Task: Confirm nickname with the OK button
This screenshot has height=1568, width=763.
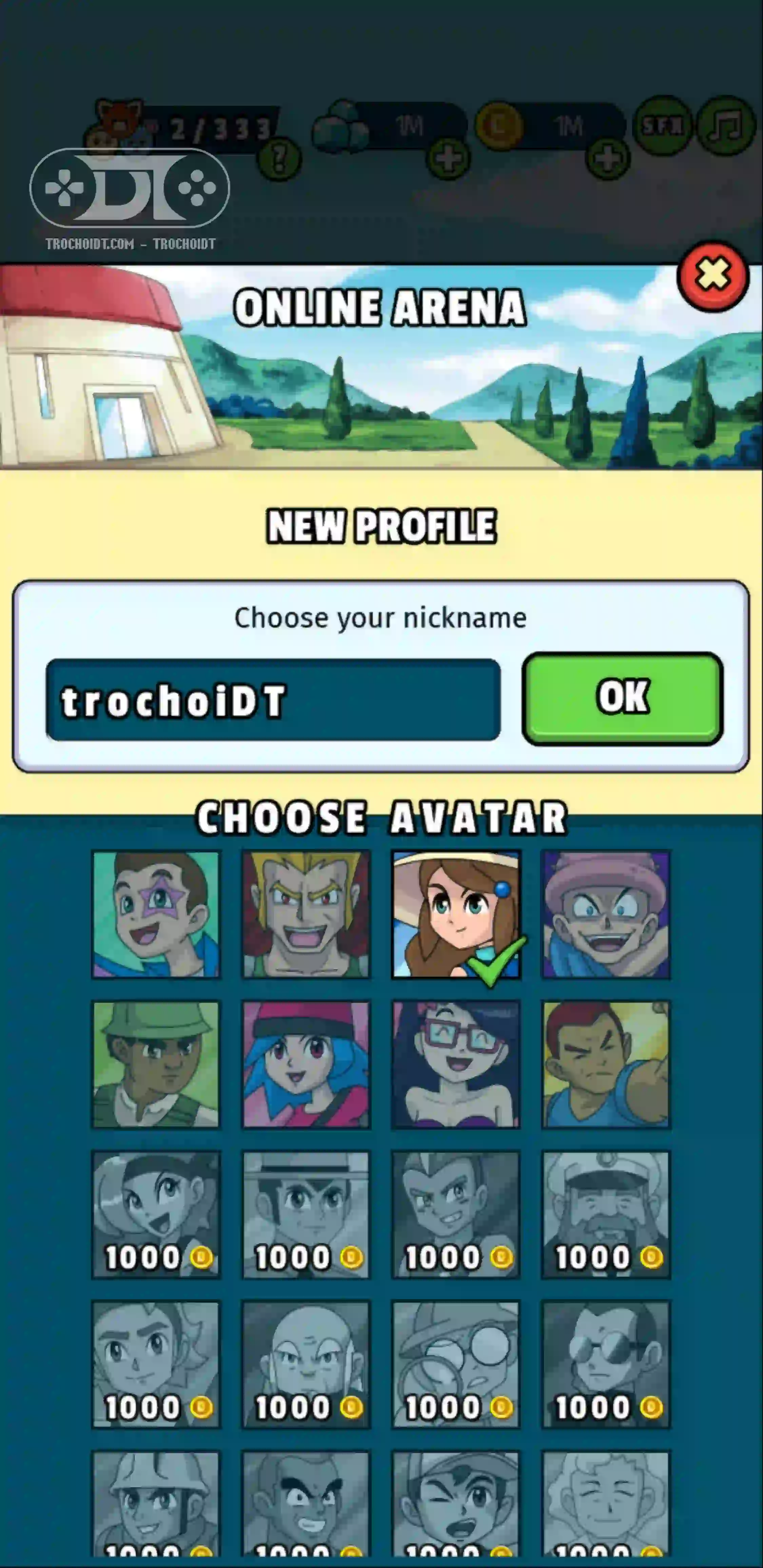Action: [622, 698]
